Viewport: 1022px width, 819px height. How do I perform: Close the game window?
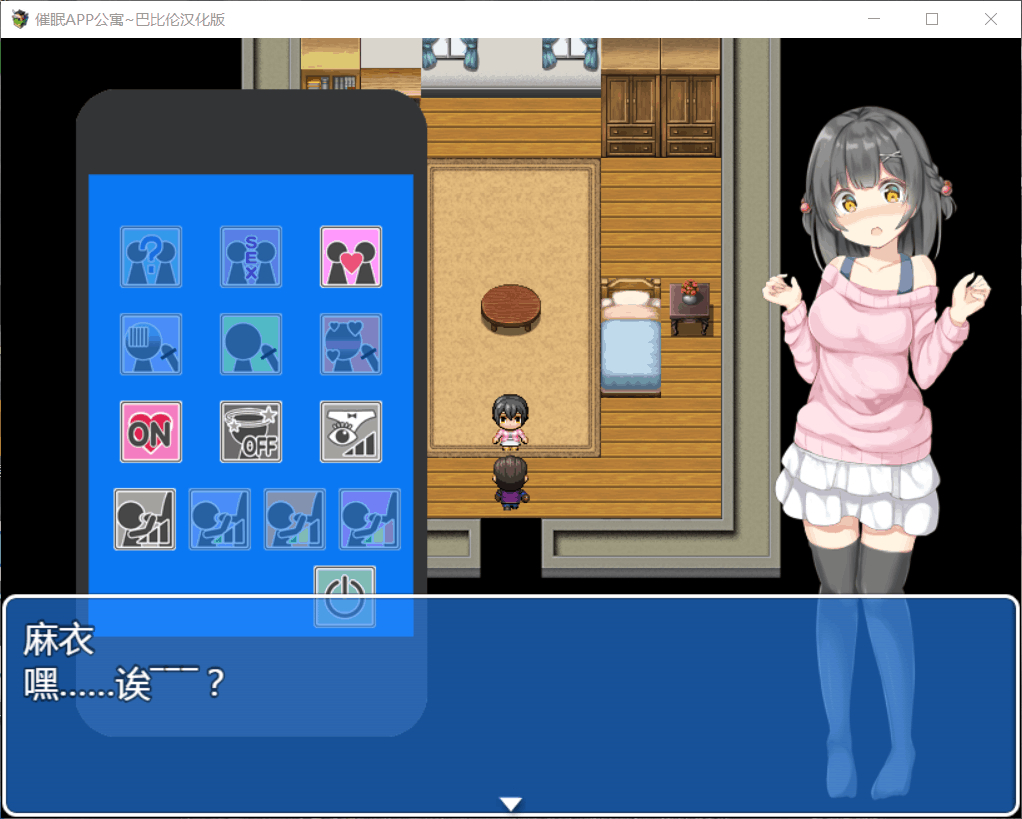(991, 19)
